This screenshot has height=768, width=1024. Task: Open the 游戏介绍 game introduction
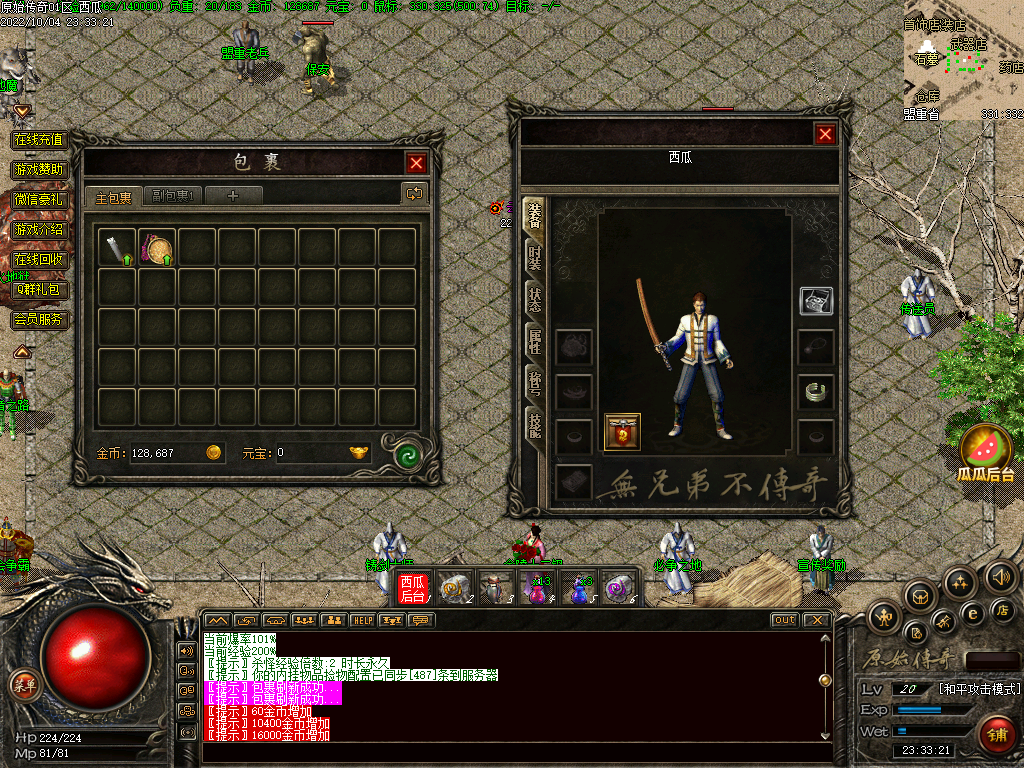(38, 229)
